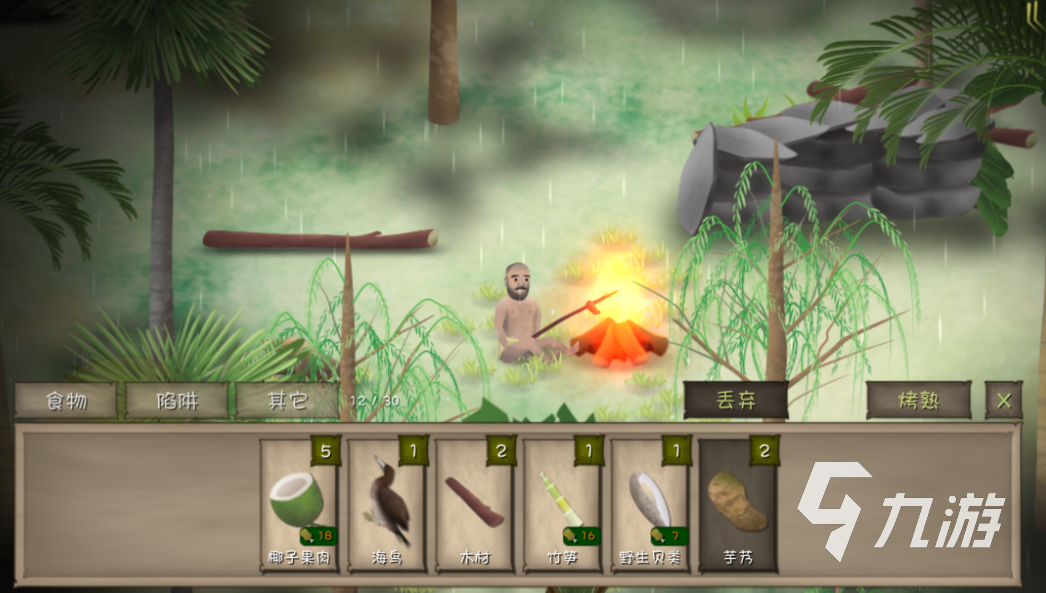
Task: Choose the 野生贝类 wild shellfish slot
Action: click(x=650, y=506)
